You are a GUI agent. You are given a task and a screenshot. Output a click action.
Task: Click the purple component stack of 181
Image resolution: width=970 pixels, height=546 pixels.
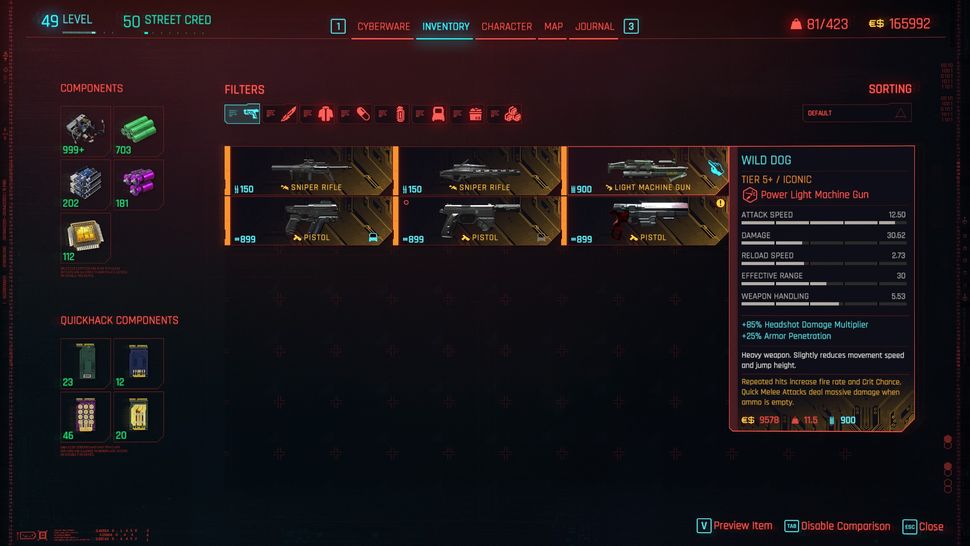[139, 184]
